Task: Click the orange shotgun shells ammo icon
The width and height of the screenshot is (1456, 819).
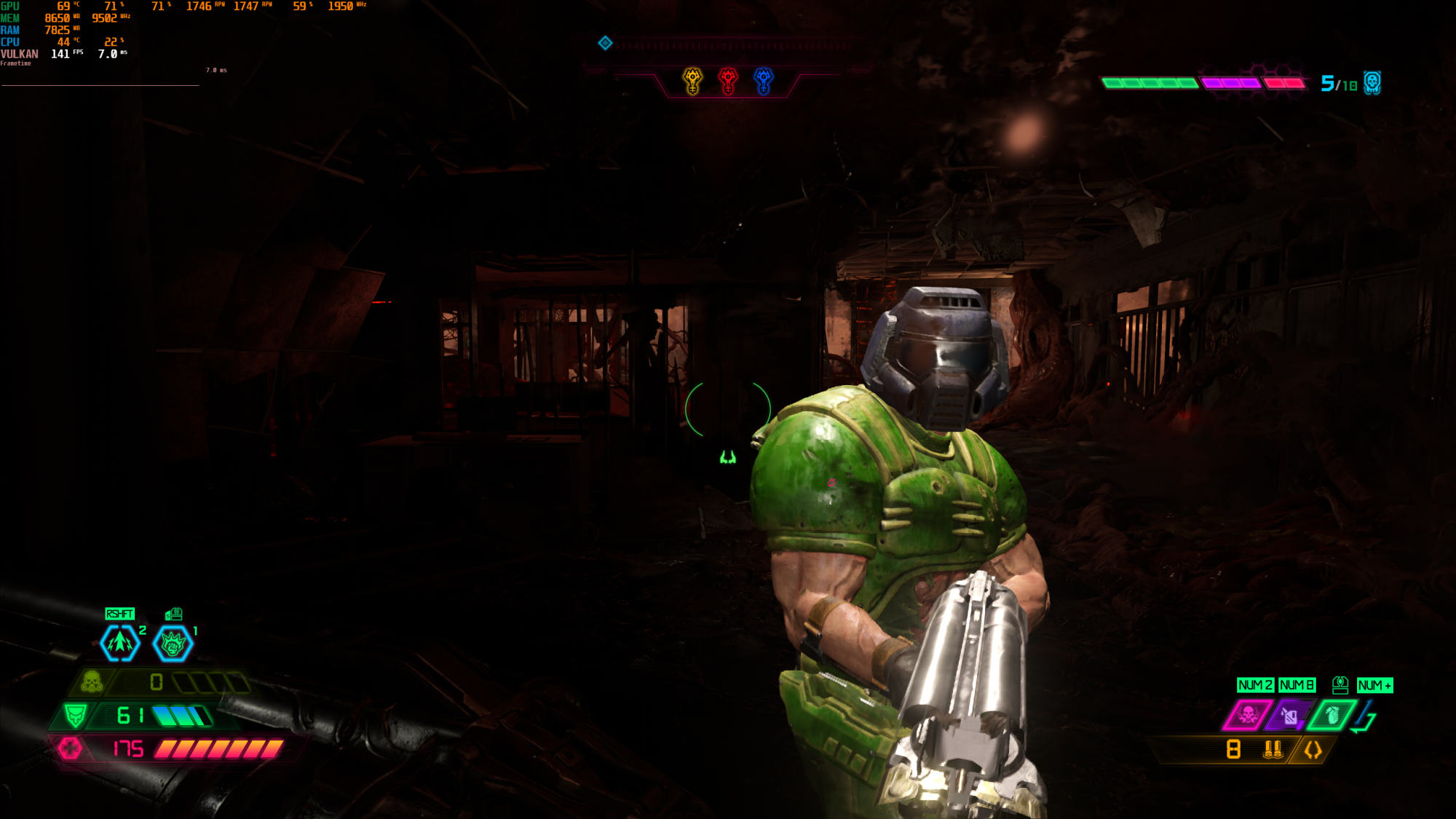Action: click(x=1273, y=749)
